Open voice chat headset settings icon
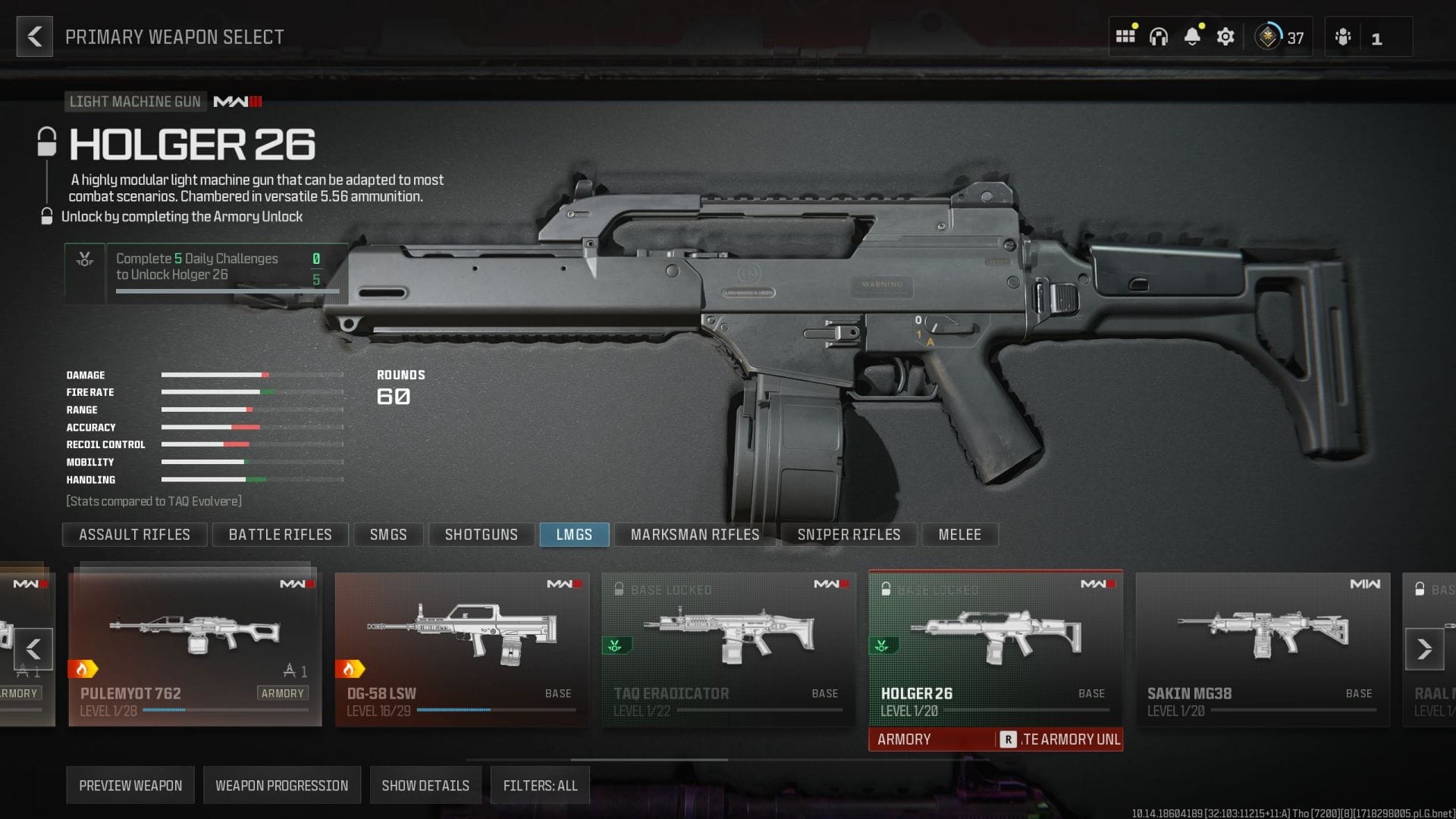 [1159, 36]
